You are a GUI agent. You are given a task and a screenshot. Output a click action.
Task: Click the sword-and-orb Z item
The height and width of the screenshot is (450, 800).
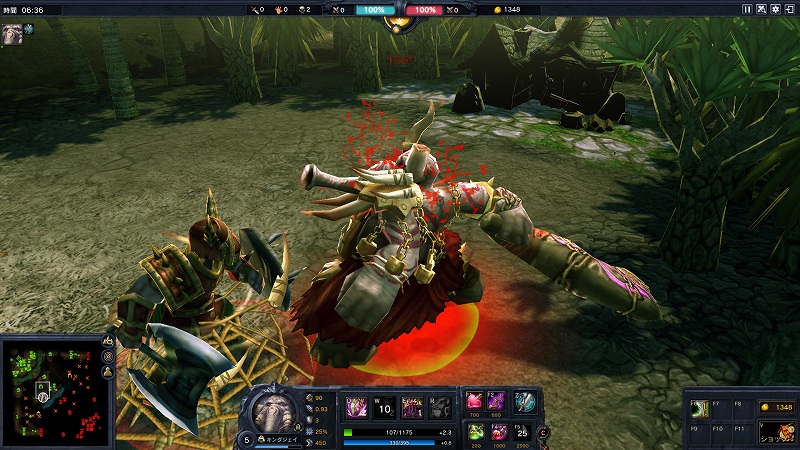pyautogui.click(x=524, y=402)
